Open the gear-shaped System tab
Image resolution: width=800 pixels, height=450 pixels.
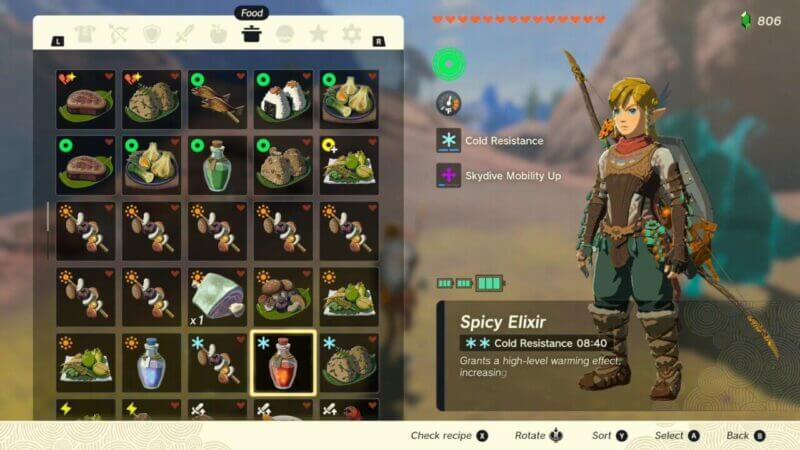(x=351, y=35)
